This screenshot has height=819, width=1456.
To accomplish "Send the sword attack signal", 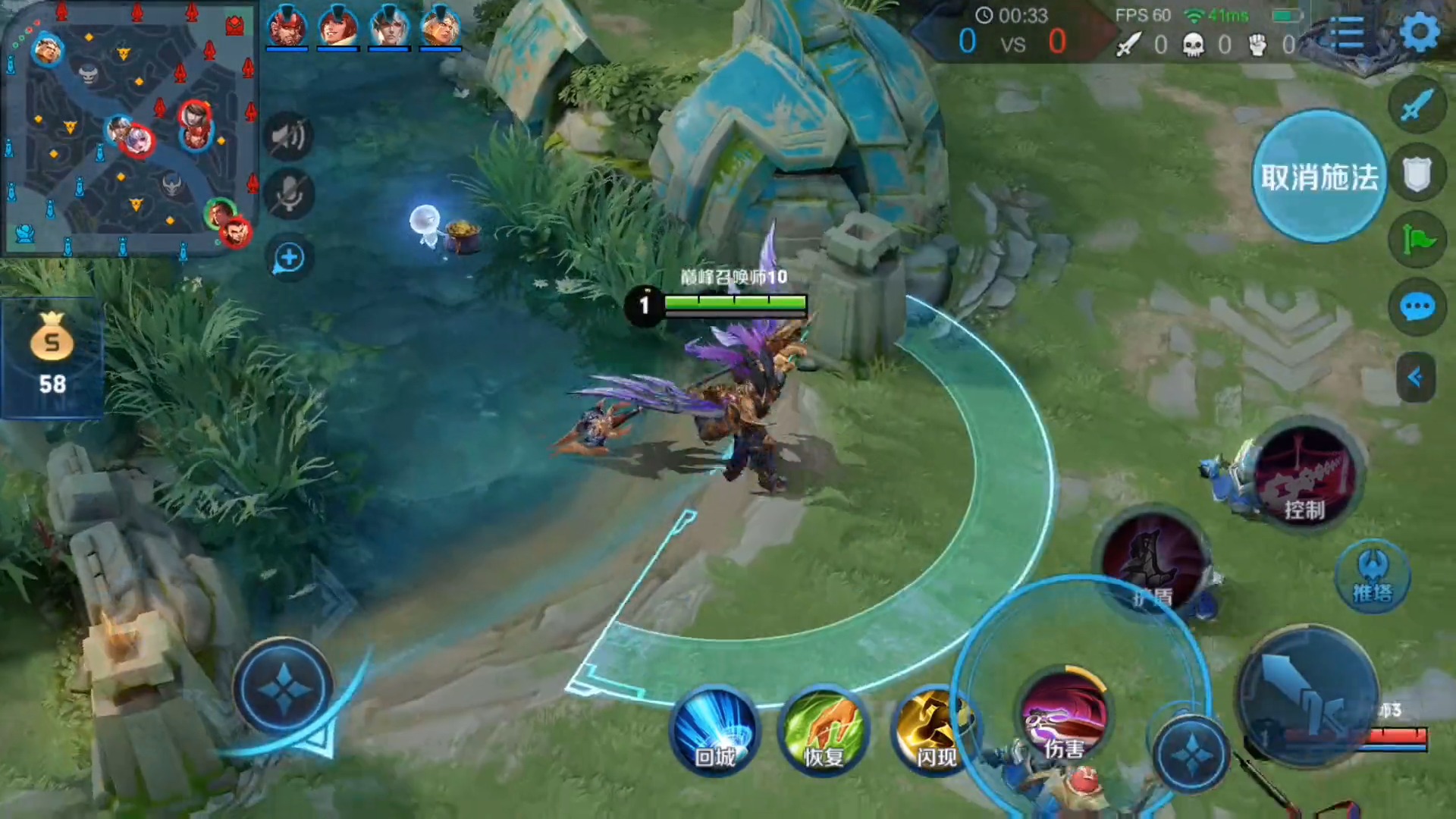I will (x=1417, y=105).
